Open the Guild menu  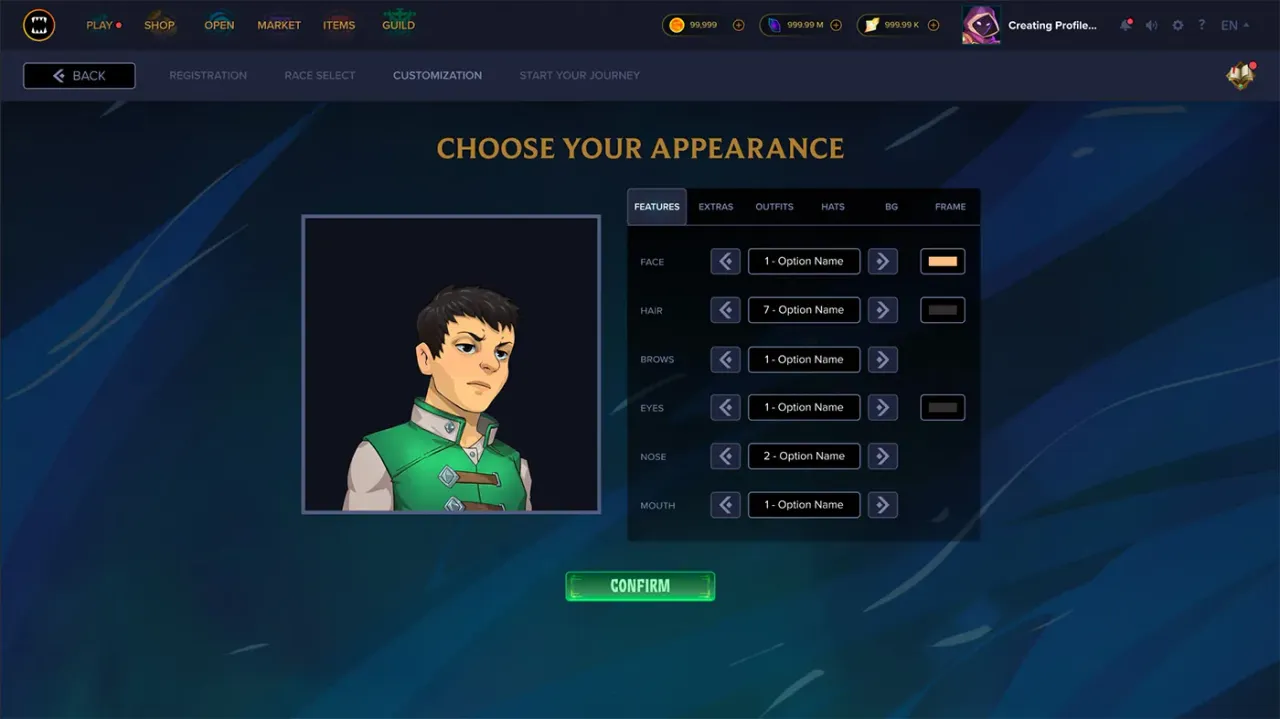[x=398, y=25]
